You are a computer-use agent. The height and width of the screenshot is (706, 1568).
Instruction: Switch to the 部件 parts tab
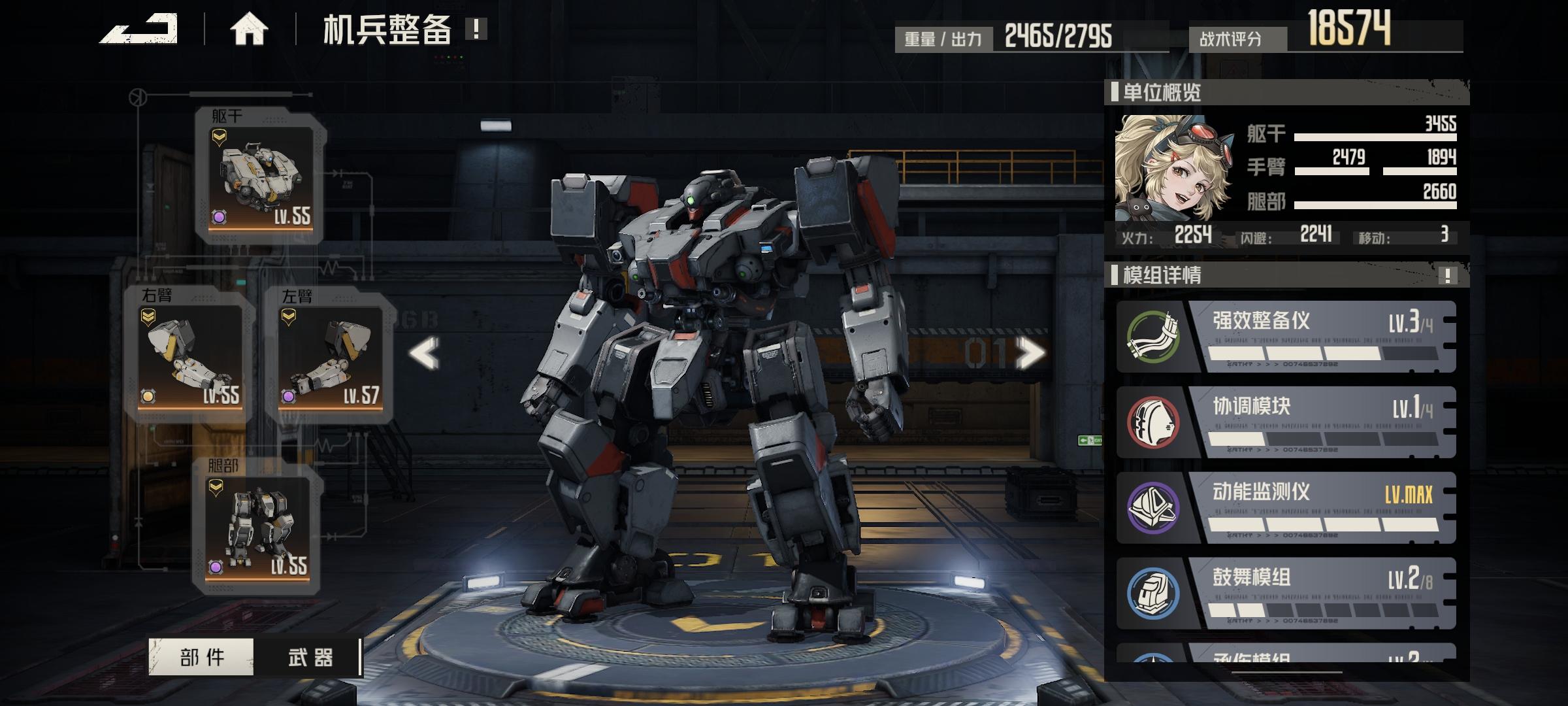202,657
